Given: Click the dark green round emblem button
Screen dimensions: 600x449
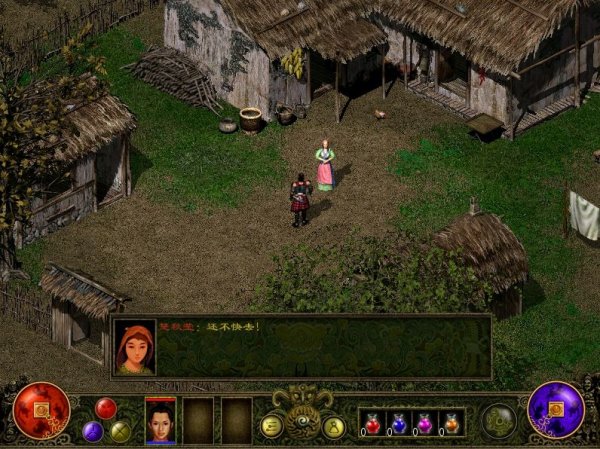Looking at the screenshot, I should pos(498,420).
